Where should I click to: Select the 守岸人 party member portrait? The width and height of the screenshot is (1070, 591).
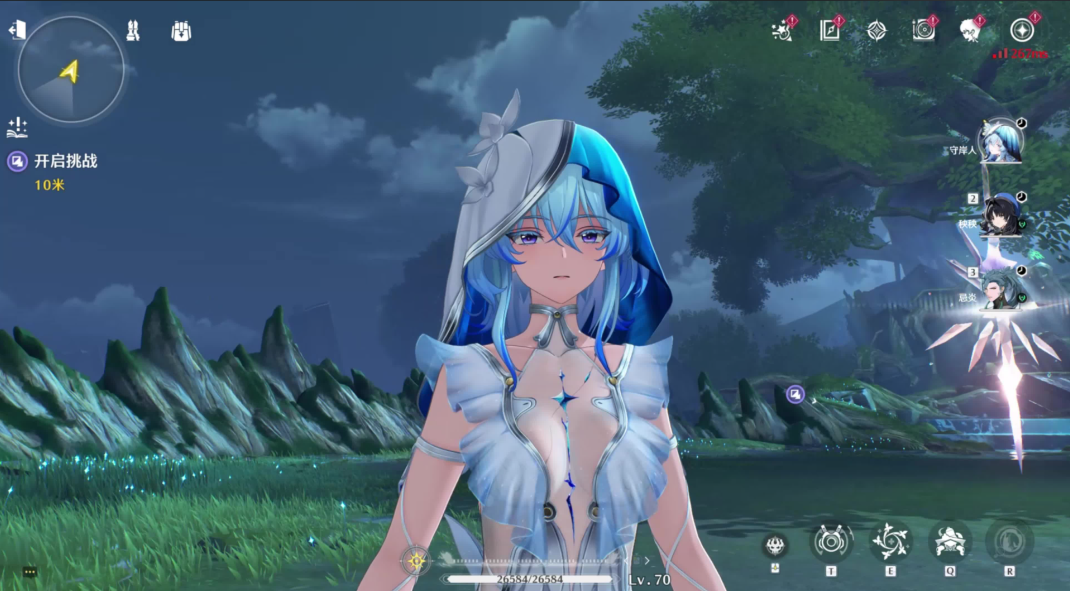coord(1000,141)
